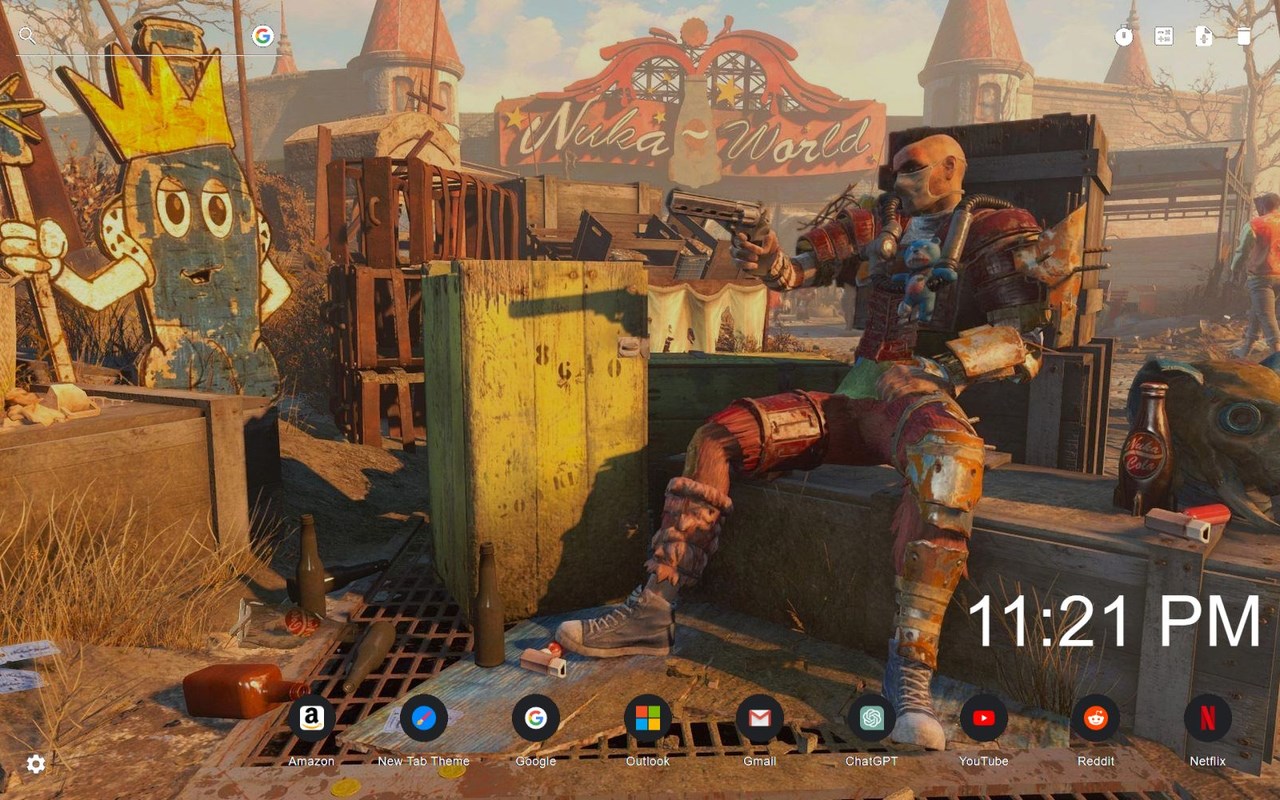Open the Amazon shortcut
Screen dimensions: 1280x800
[311, 718]
